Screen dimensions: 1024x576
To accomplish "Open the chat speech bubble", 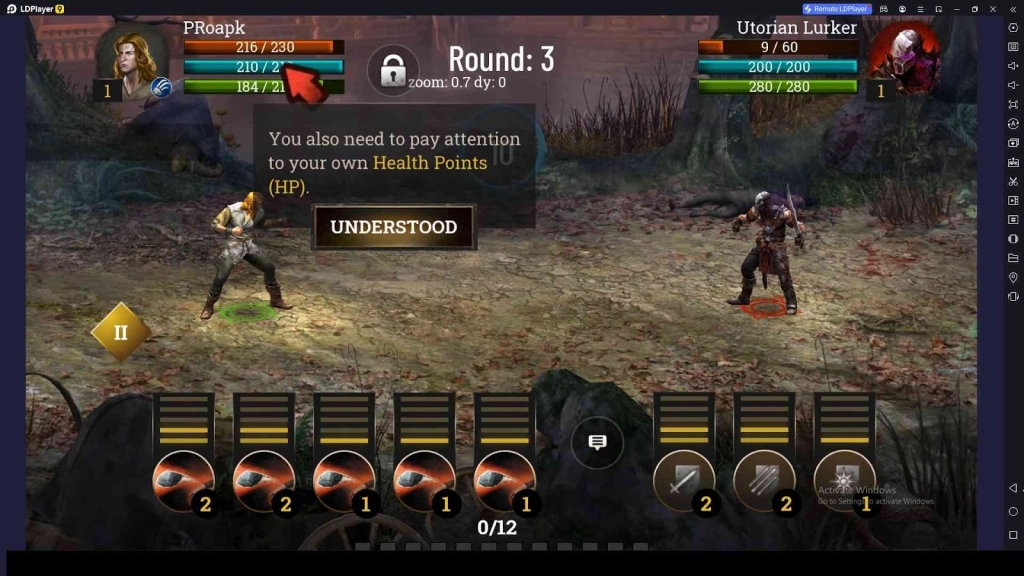I will pos(597,443).
